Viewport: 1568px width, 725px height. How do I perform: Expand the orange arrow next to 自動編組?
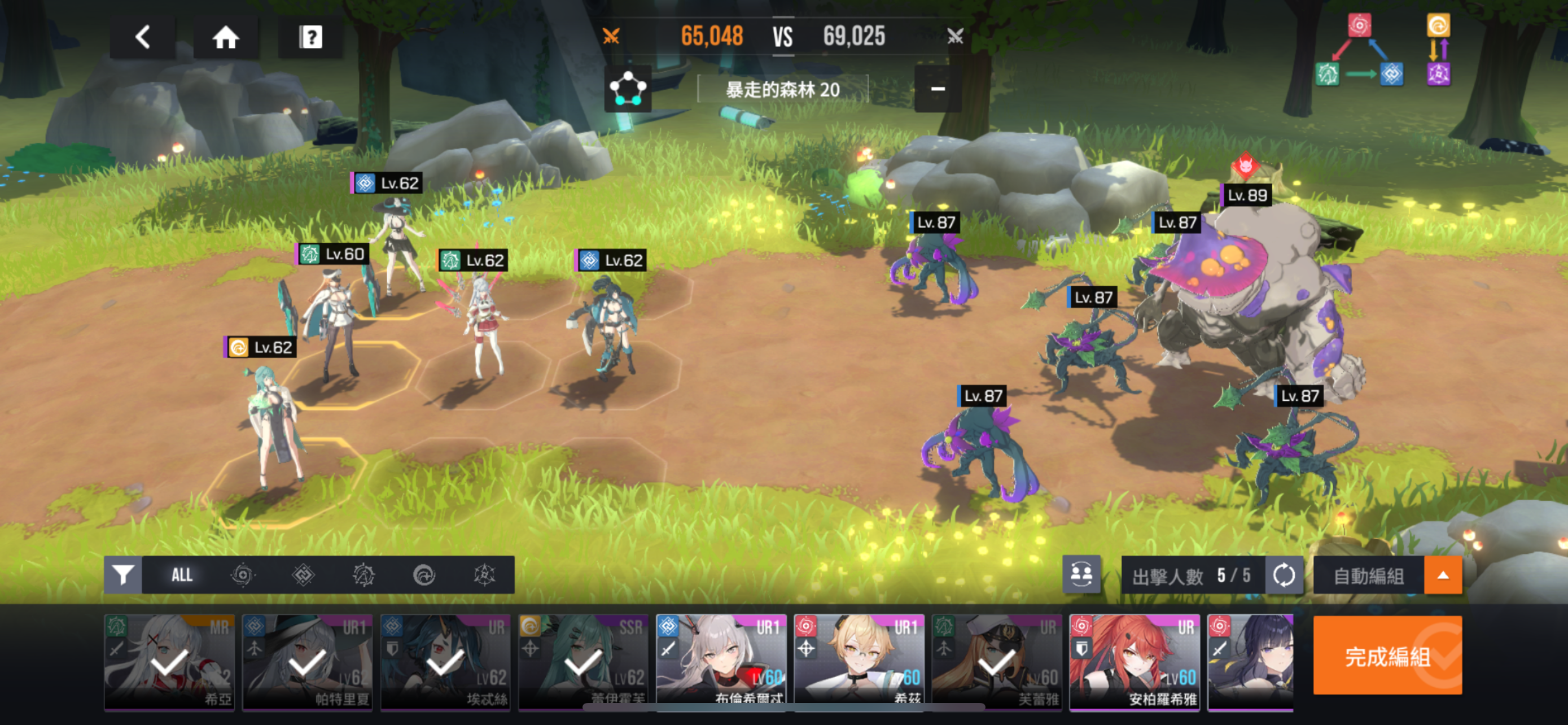point(1443,575)
